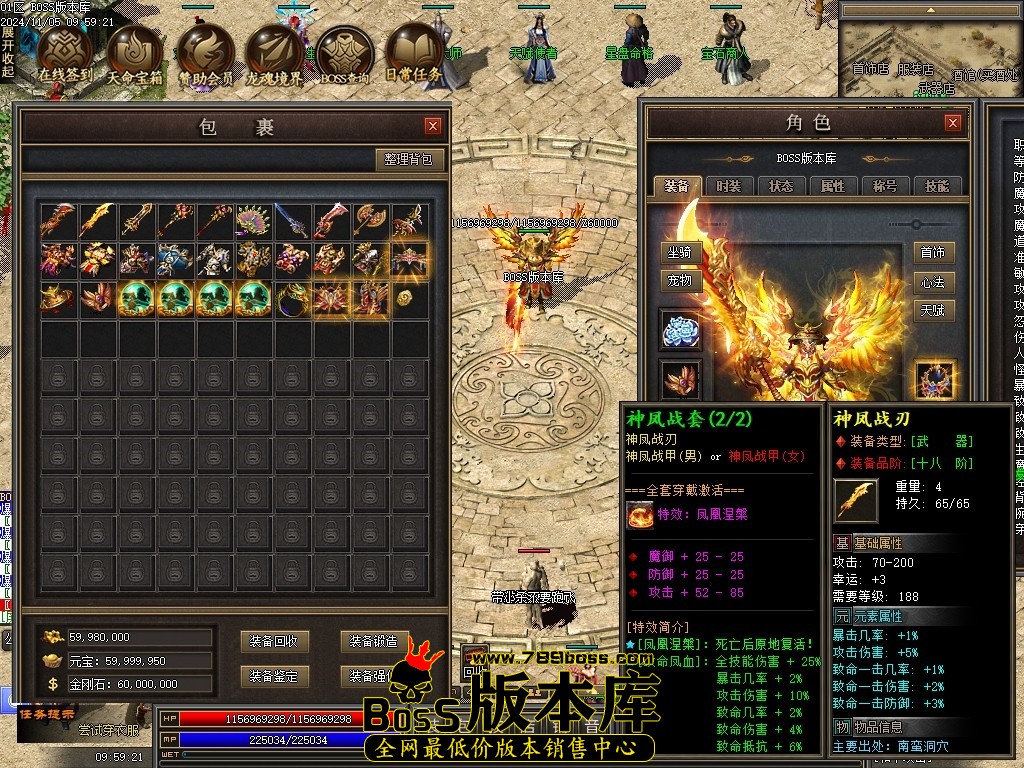1024x768 pixels.
Task: Click the 整理背包 sort bag button
Action: click(410, 160)
